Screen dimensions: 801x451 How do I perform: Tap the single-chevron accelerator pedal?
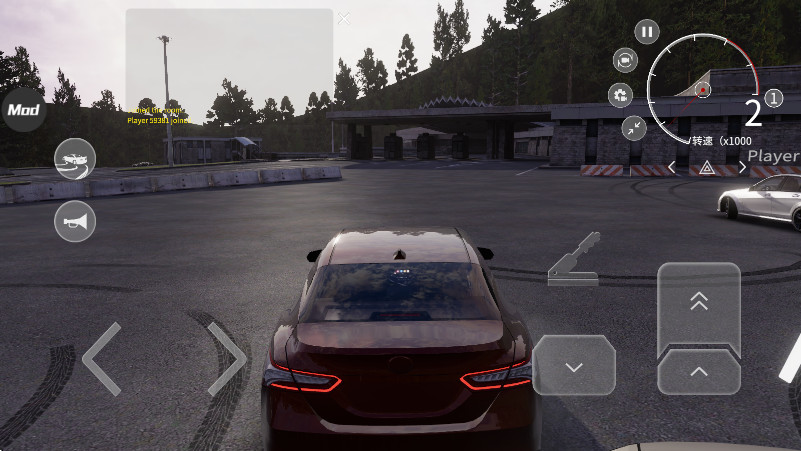pyautogui.click(x=699, y=372)
